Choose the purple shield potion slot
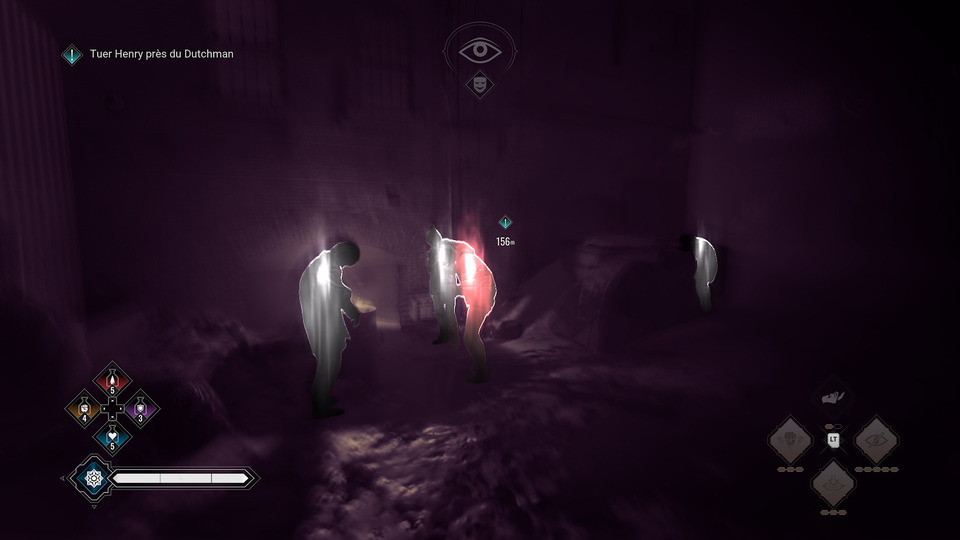960x540 pixels. click(140, 409)
